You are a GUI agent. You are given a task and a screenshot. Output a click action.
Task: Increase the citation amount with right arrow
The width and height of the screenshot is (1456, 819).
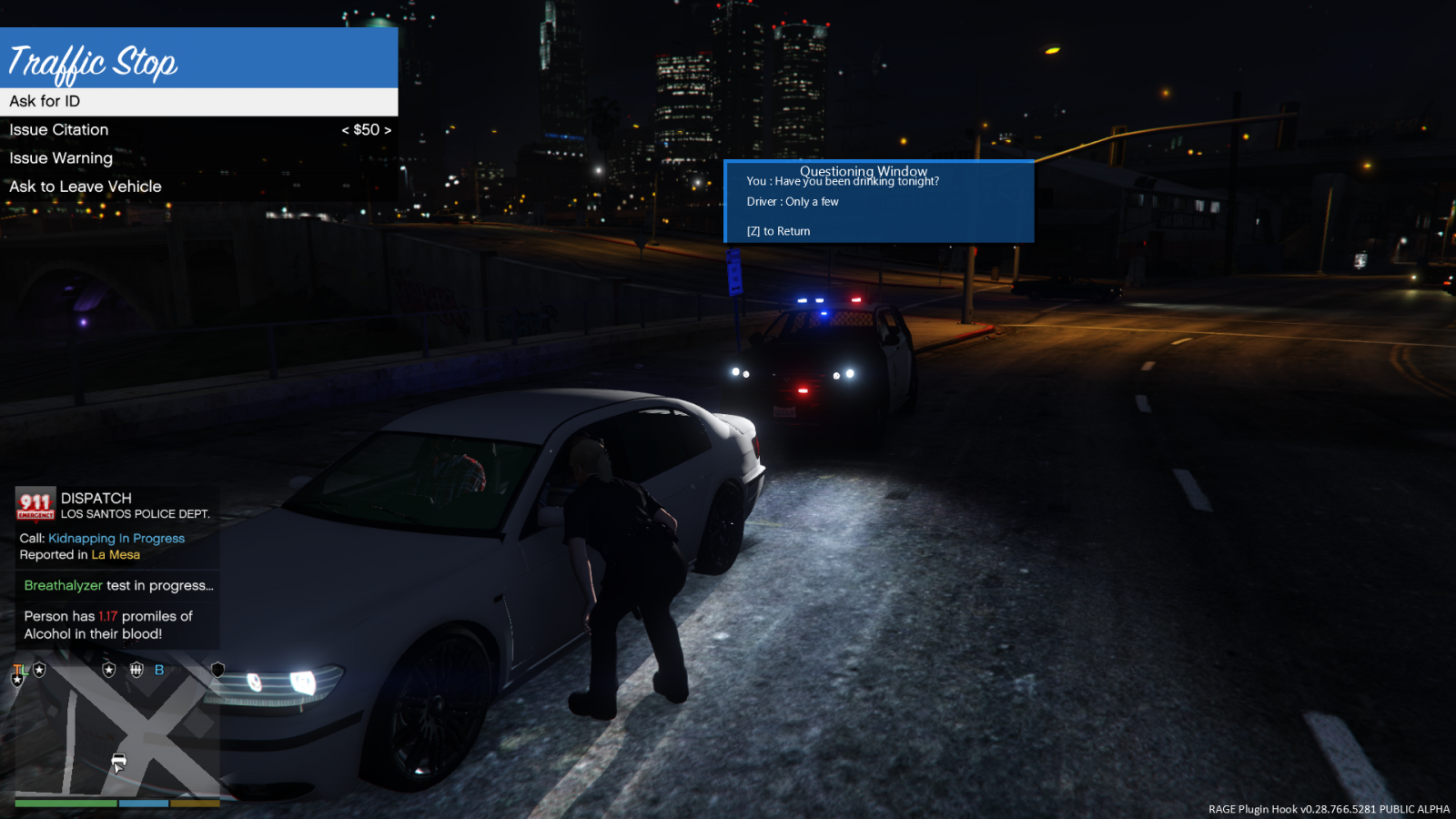pyautogui.click(x=388, y=130)
